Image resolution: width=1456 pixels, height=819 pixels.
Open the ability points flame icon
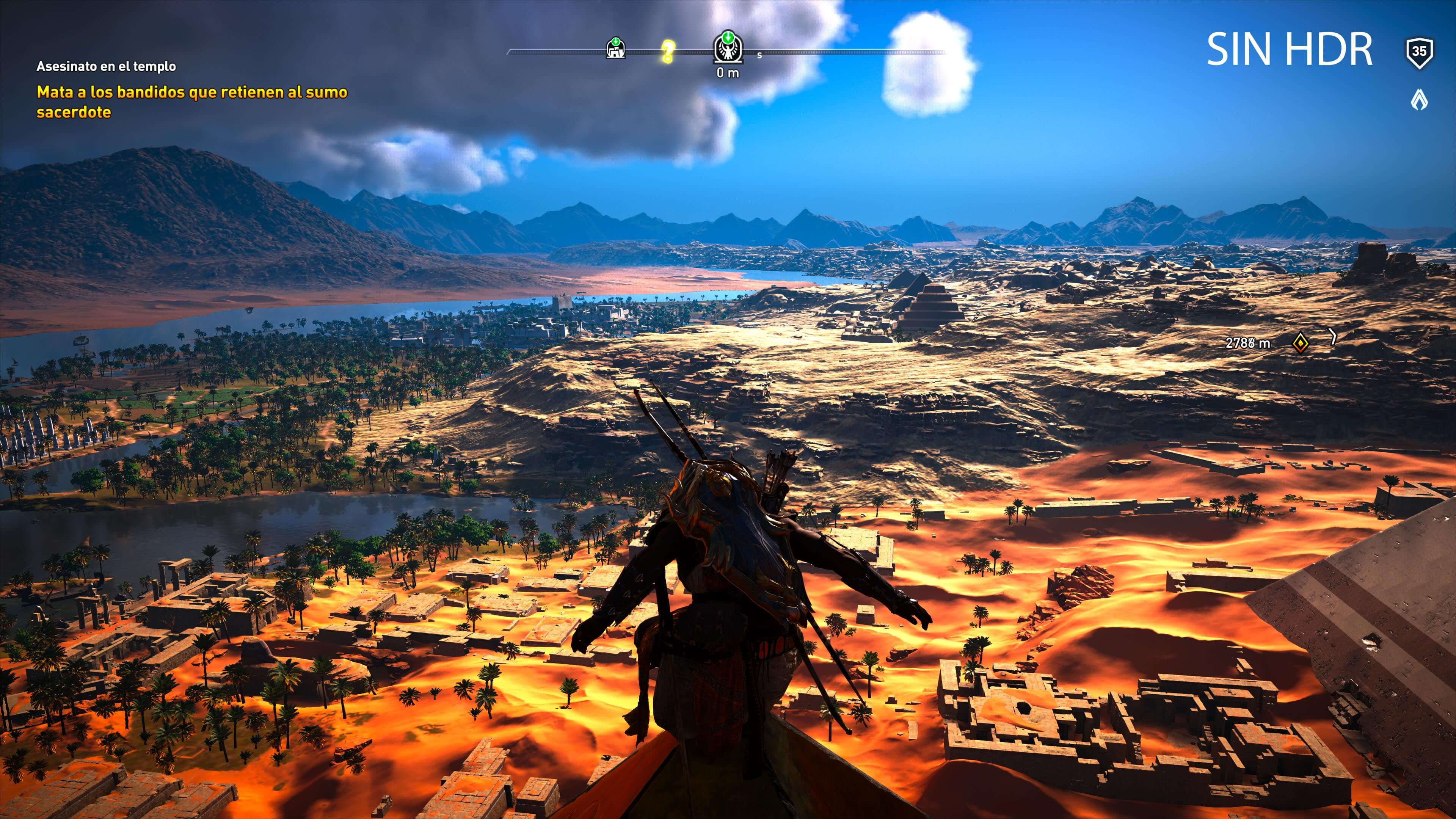(1419, 100)
